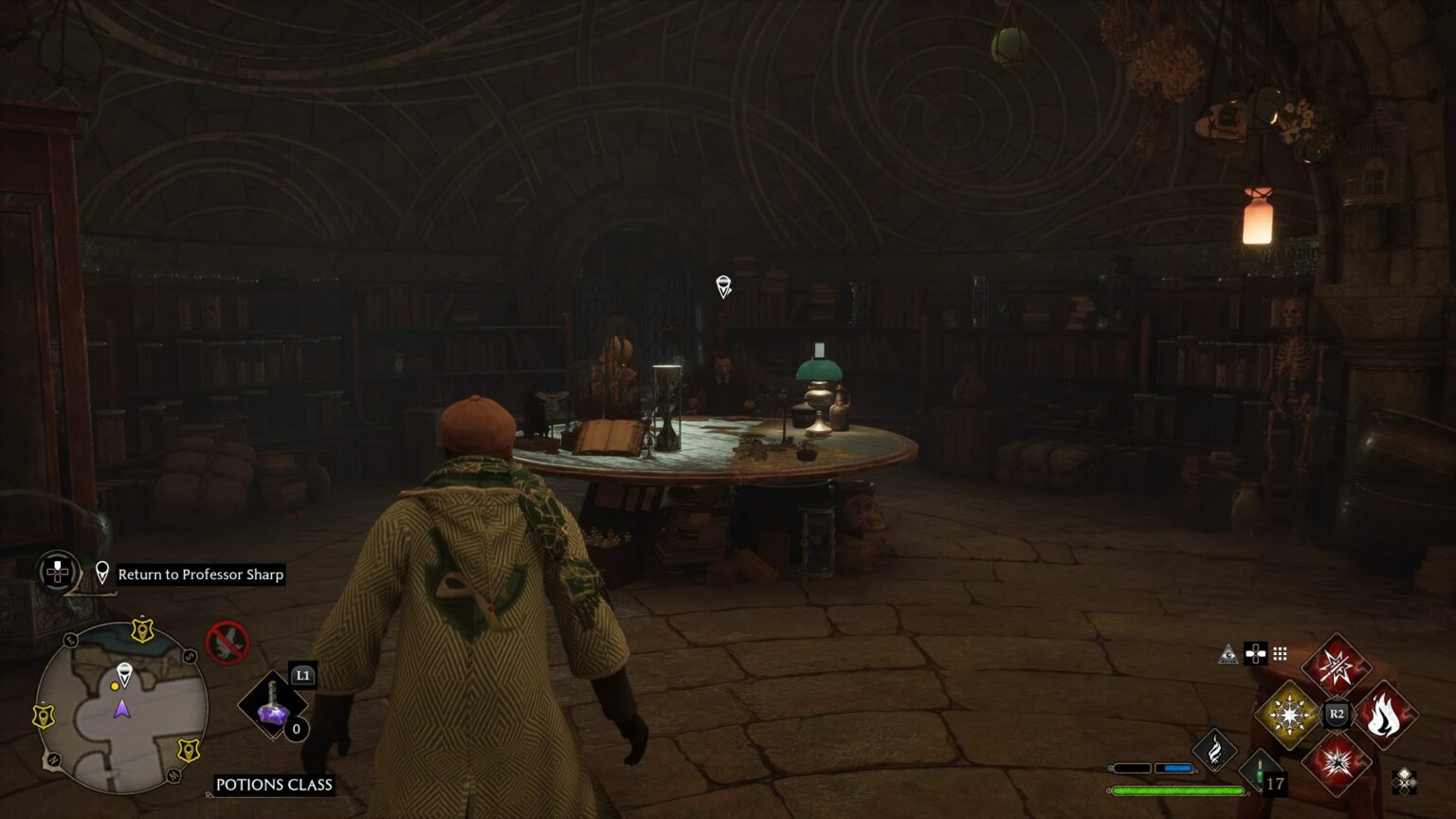
Task: Expand the circular minimap
Action: click(x=124, y=706)
